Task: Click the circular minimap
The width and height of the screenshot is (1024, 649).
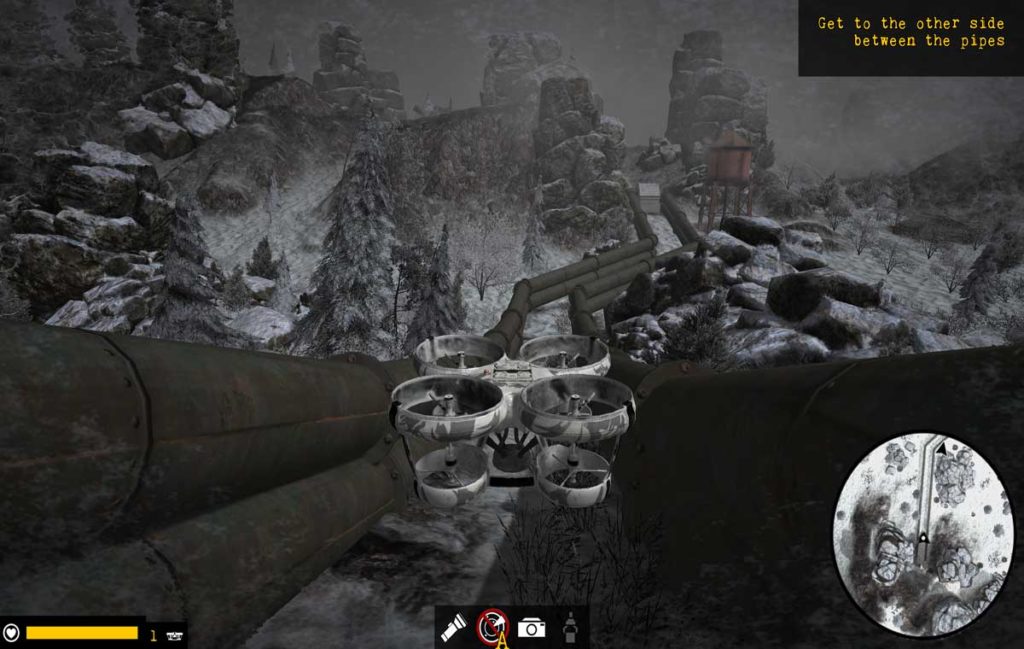Action: pos(922,534)
